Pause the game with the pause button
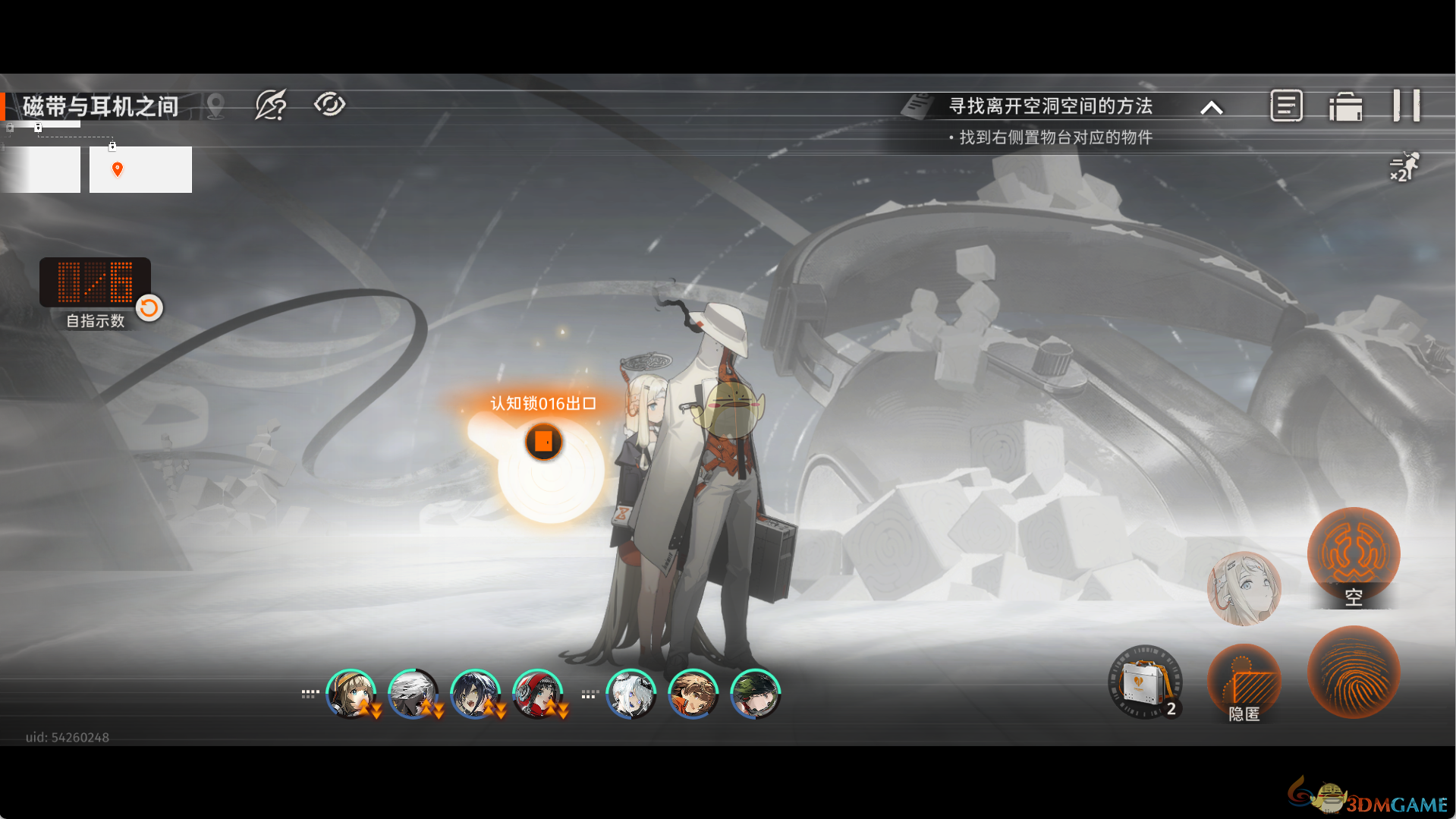 click(1406, 106)
